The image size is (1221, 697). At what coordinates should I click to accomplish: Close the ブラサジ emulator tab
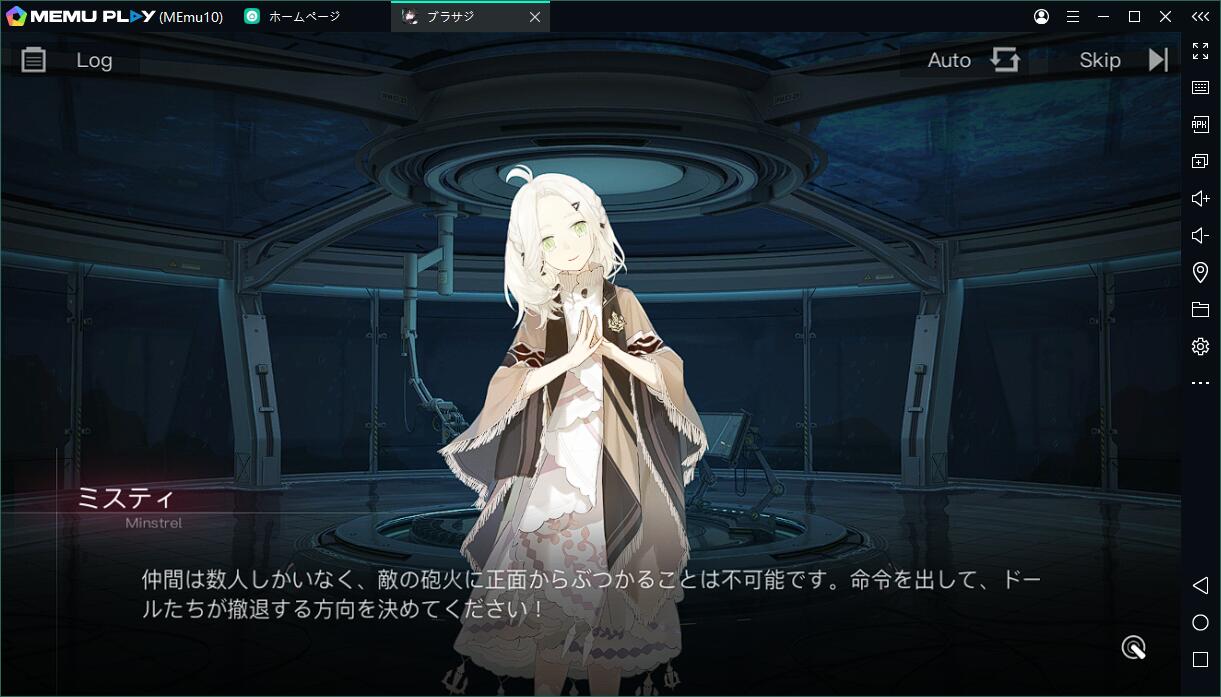[x=535, y=17]
